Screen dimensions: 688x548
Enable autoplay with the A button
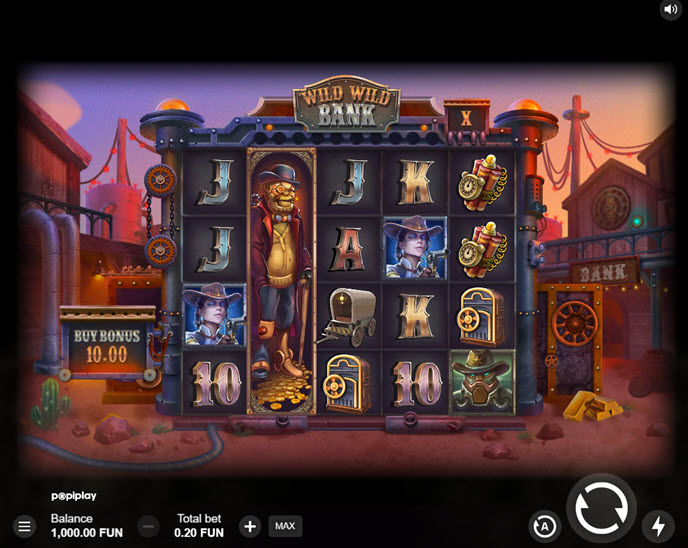click(x=544, y=526)
